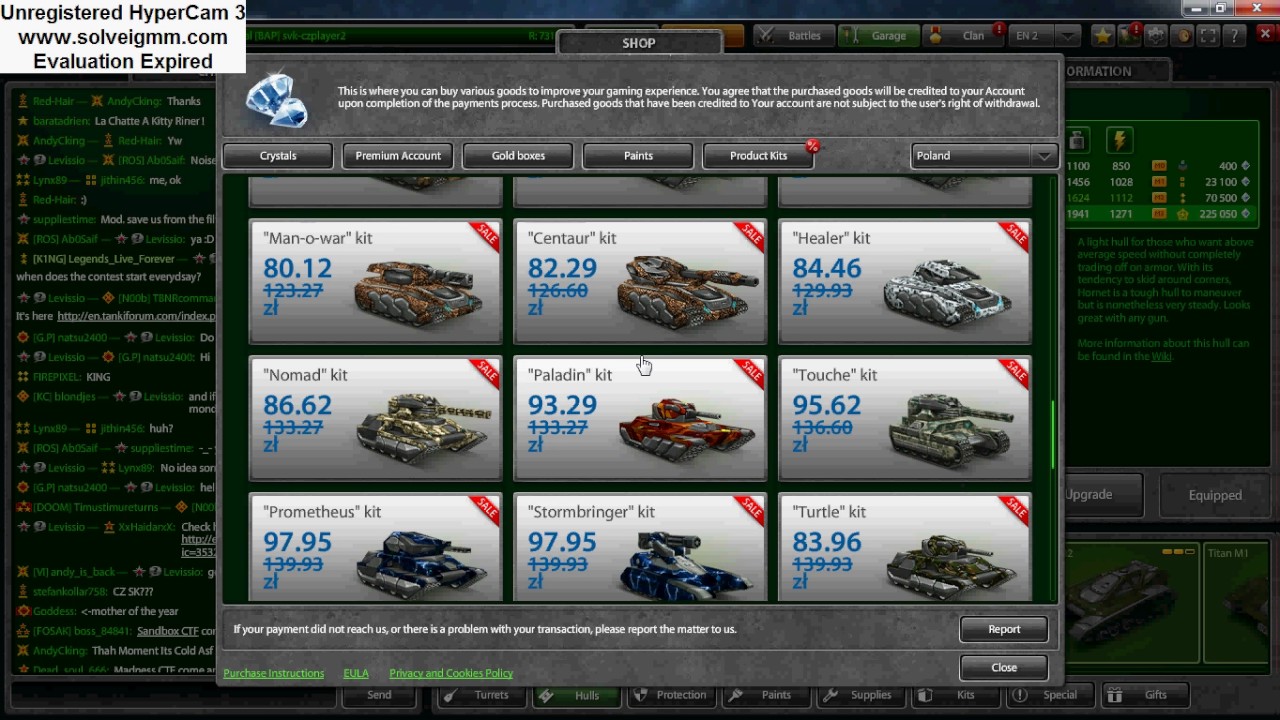This screenshot has height=720, width=1280.
Task: Click the crossed-wrenches Garage icon
Action: coord(852,35)
